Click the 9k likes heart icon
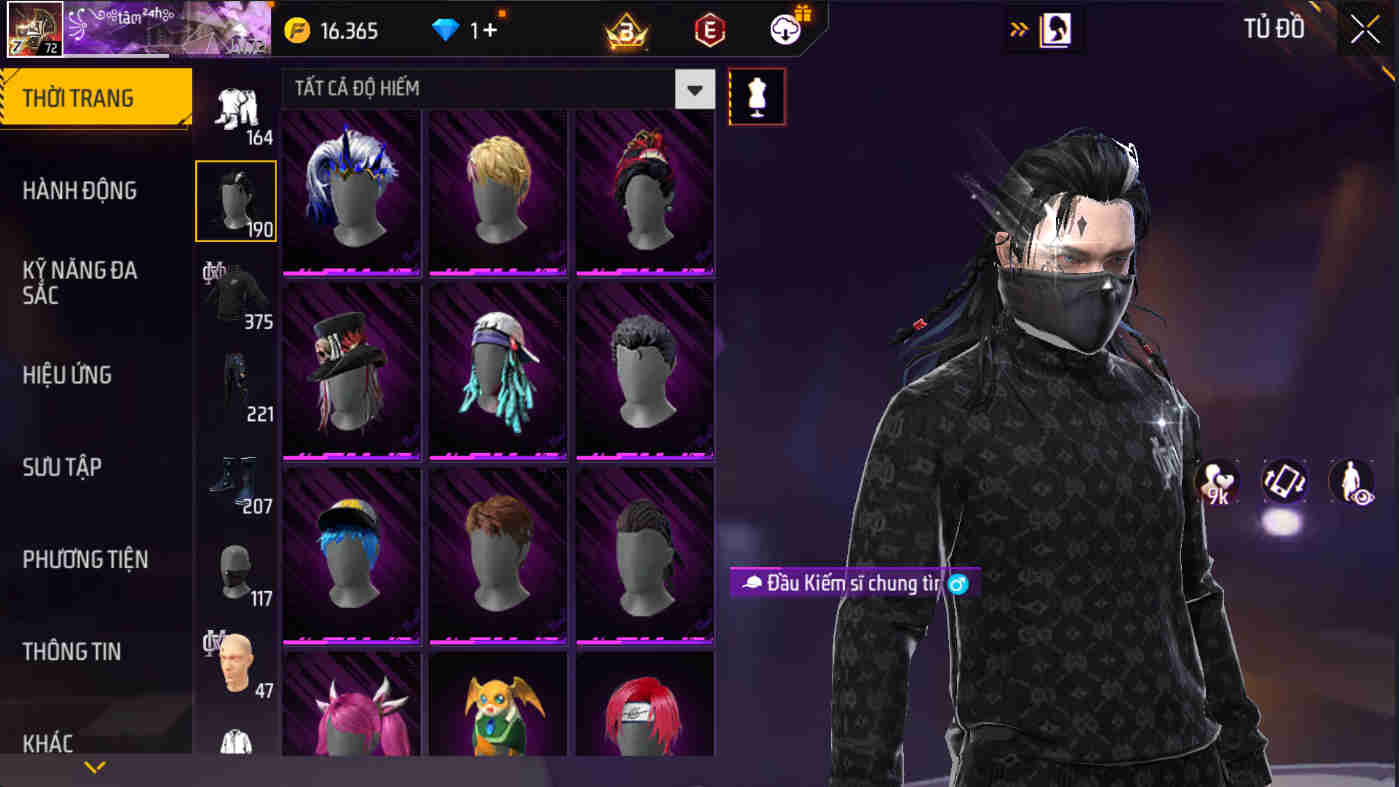Viewport: 1399px width, 787px height. click(1216, 483)
